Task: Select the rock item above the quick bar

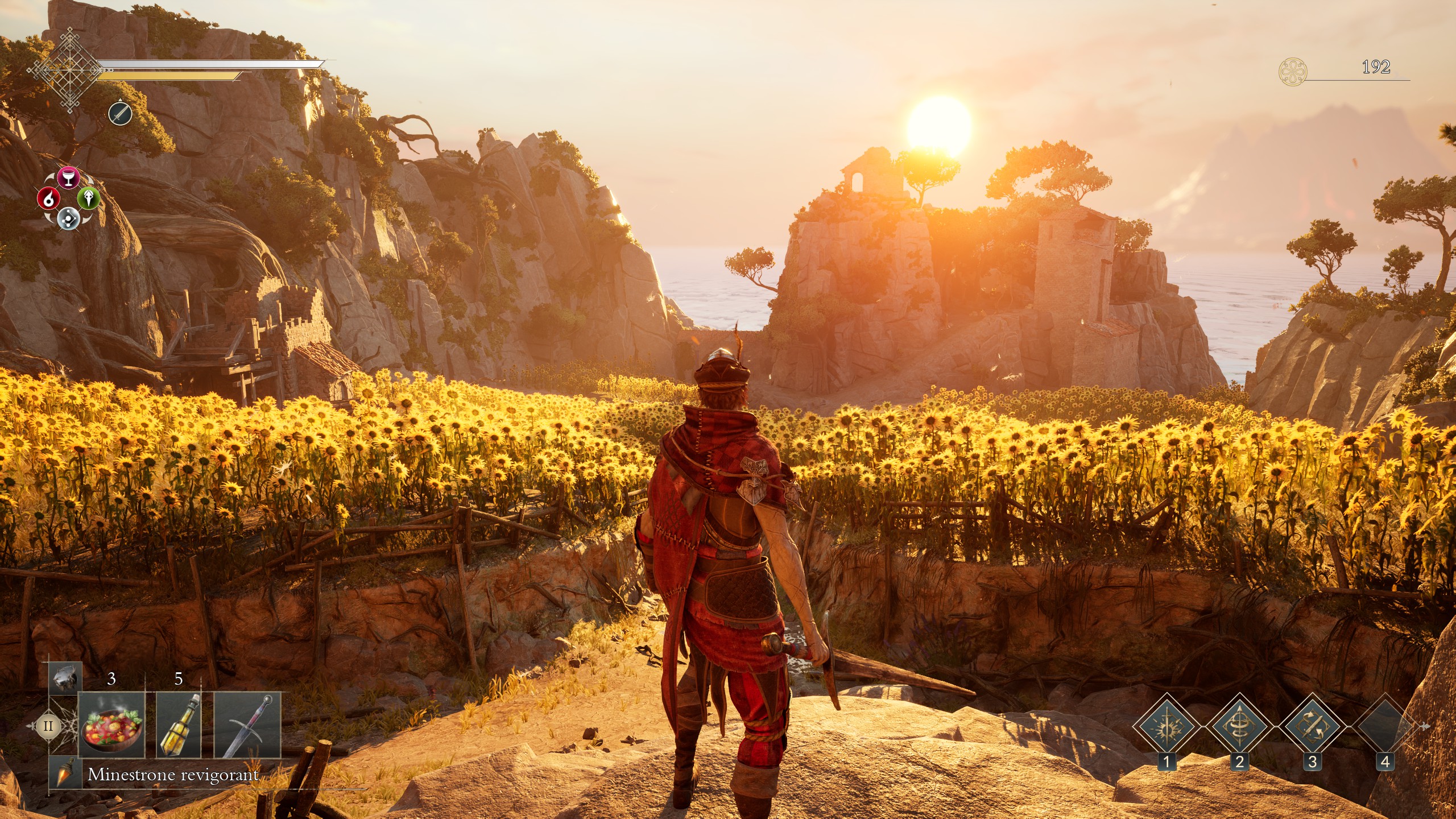Action: coord(63,681)
